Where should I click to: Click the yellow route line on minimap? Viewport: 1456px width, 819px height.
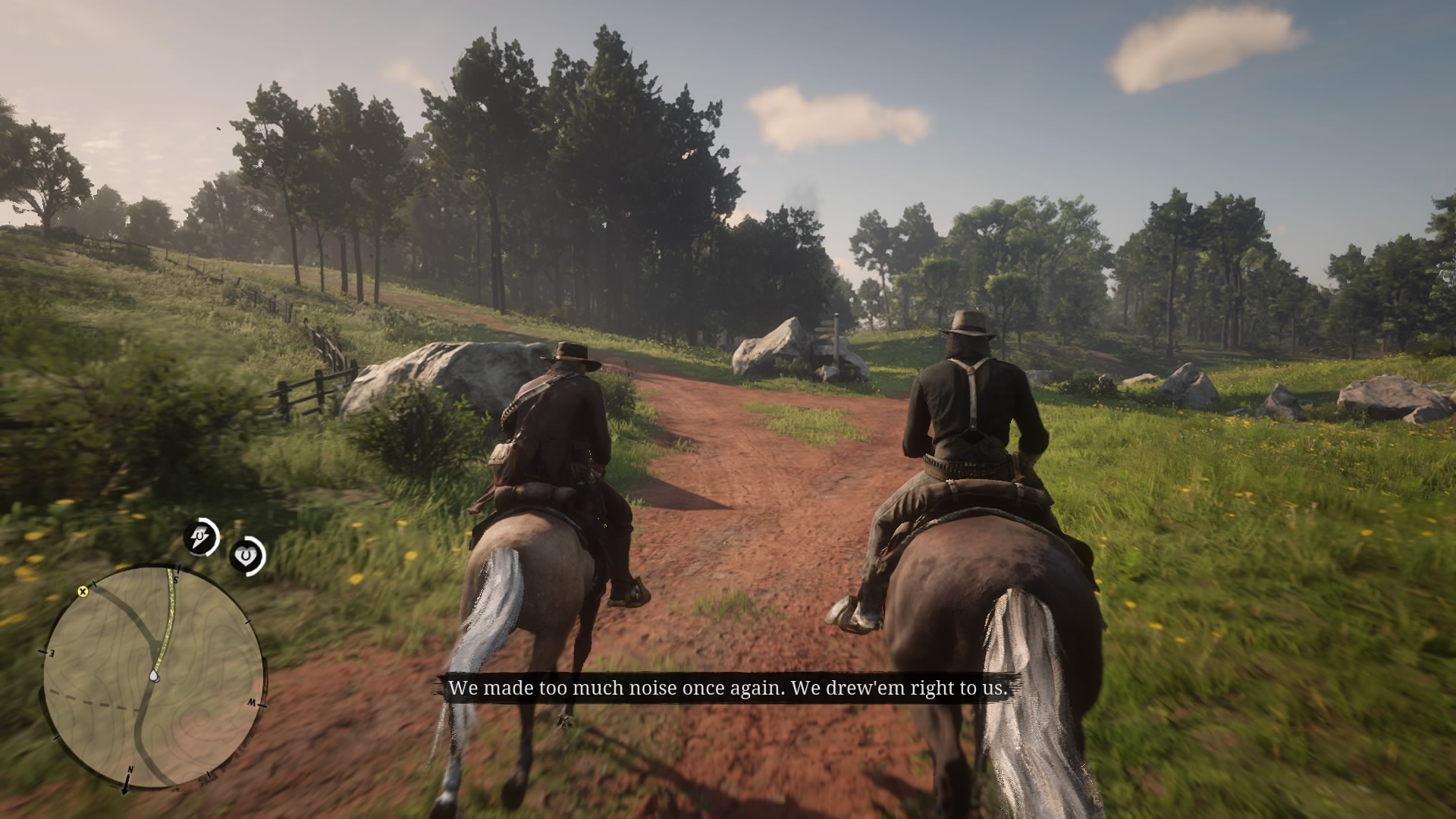(169, 614)
